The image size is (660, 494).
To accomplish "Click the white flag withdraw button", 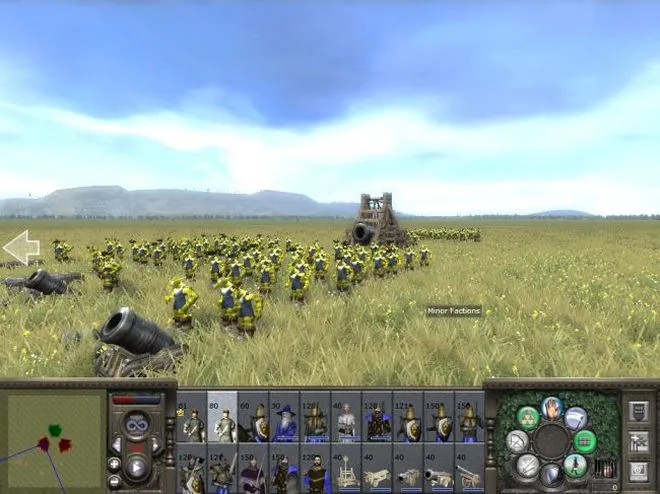I will pos(574,418).
